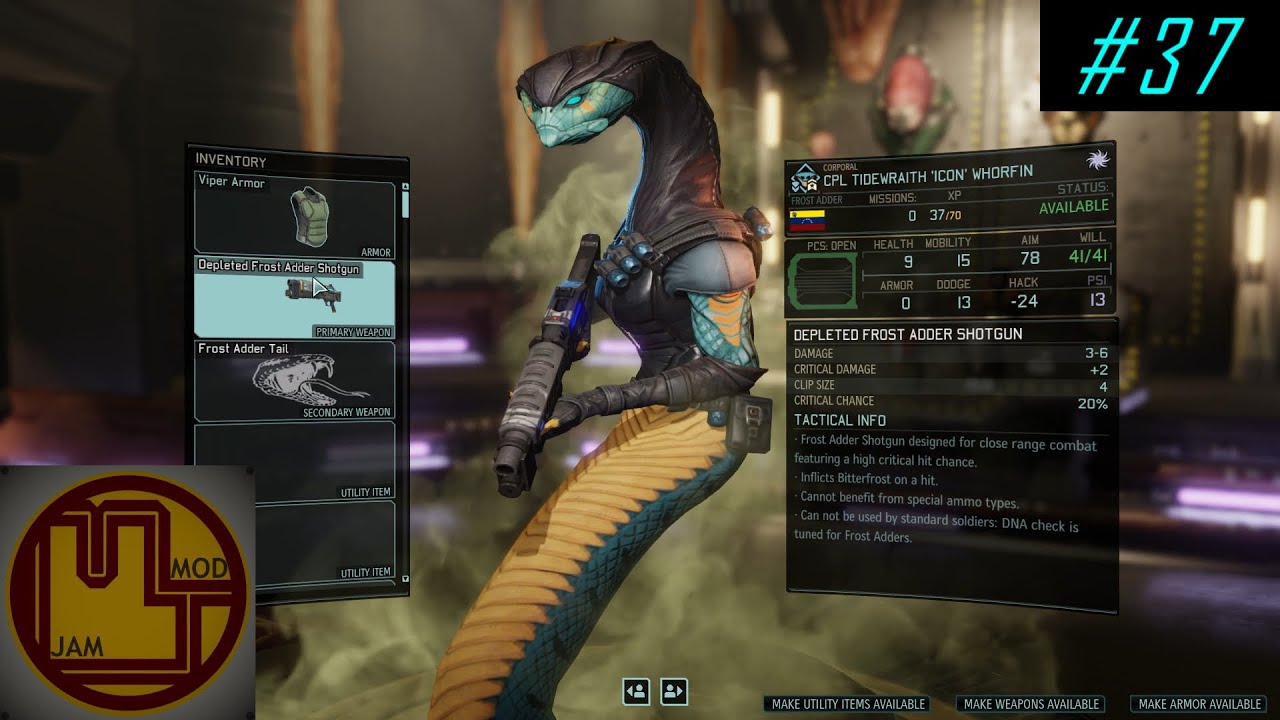Select the Viper Armor slot
Screen dimensions: 1280x720
click(295, 215)
